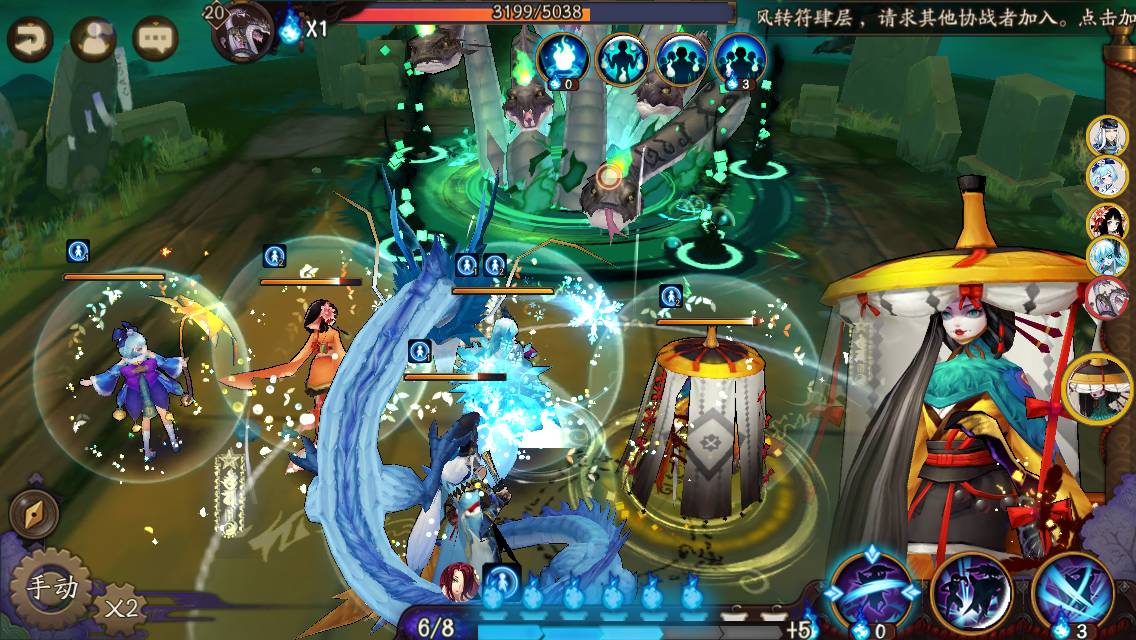Activate the passive two-shadow-figures skill

click(x=970, y=592)
